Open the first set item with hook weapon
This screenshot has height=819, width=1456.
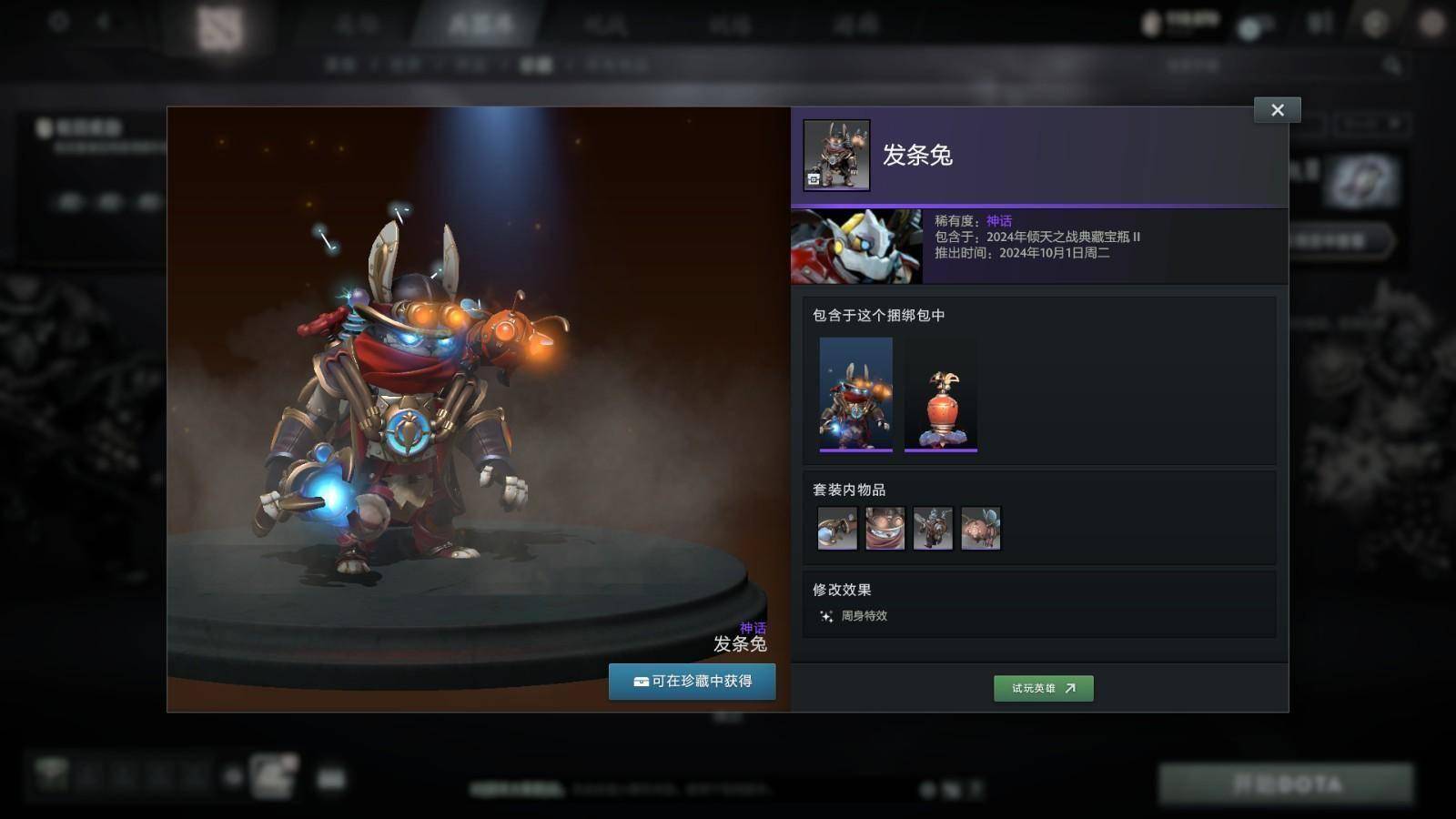click(x=837, y=529)
